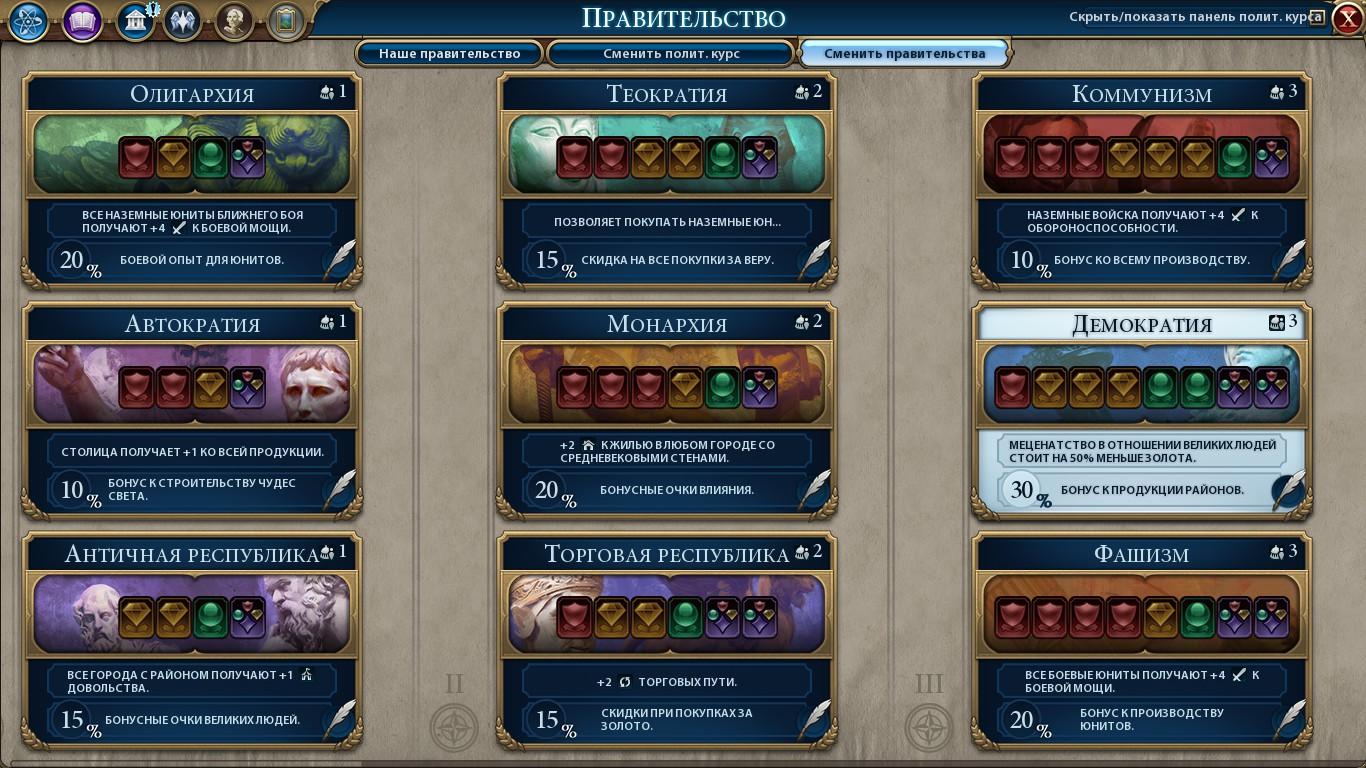This screenshot has width=1366, height=768.
Task: Open the religion wings icon
Action: [x=182, y=22]
